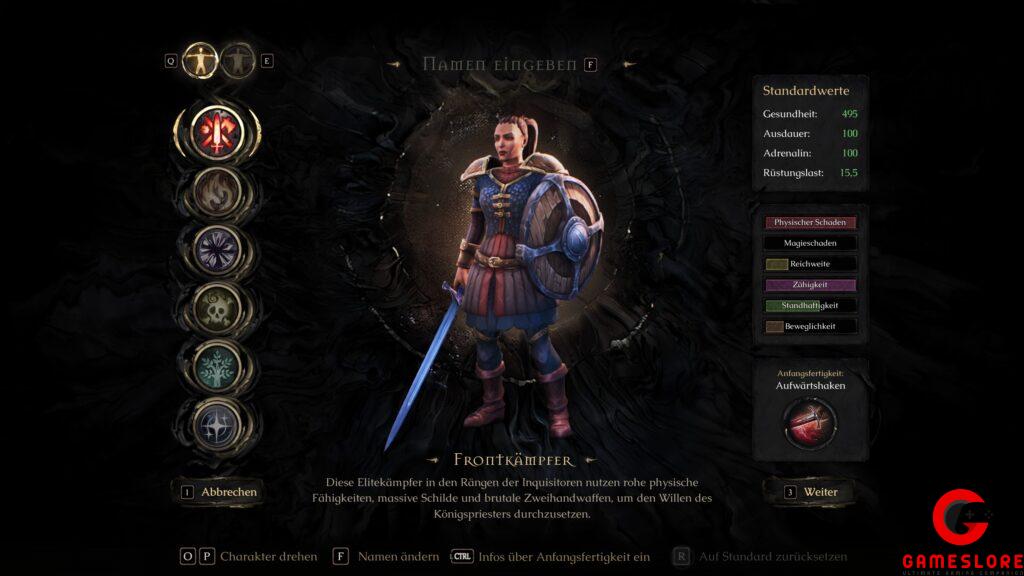Select the male body type icon
Image resolution: width=1024 pixels, height=576 pixels.
click(200, 60)
